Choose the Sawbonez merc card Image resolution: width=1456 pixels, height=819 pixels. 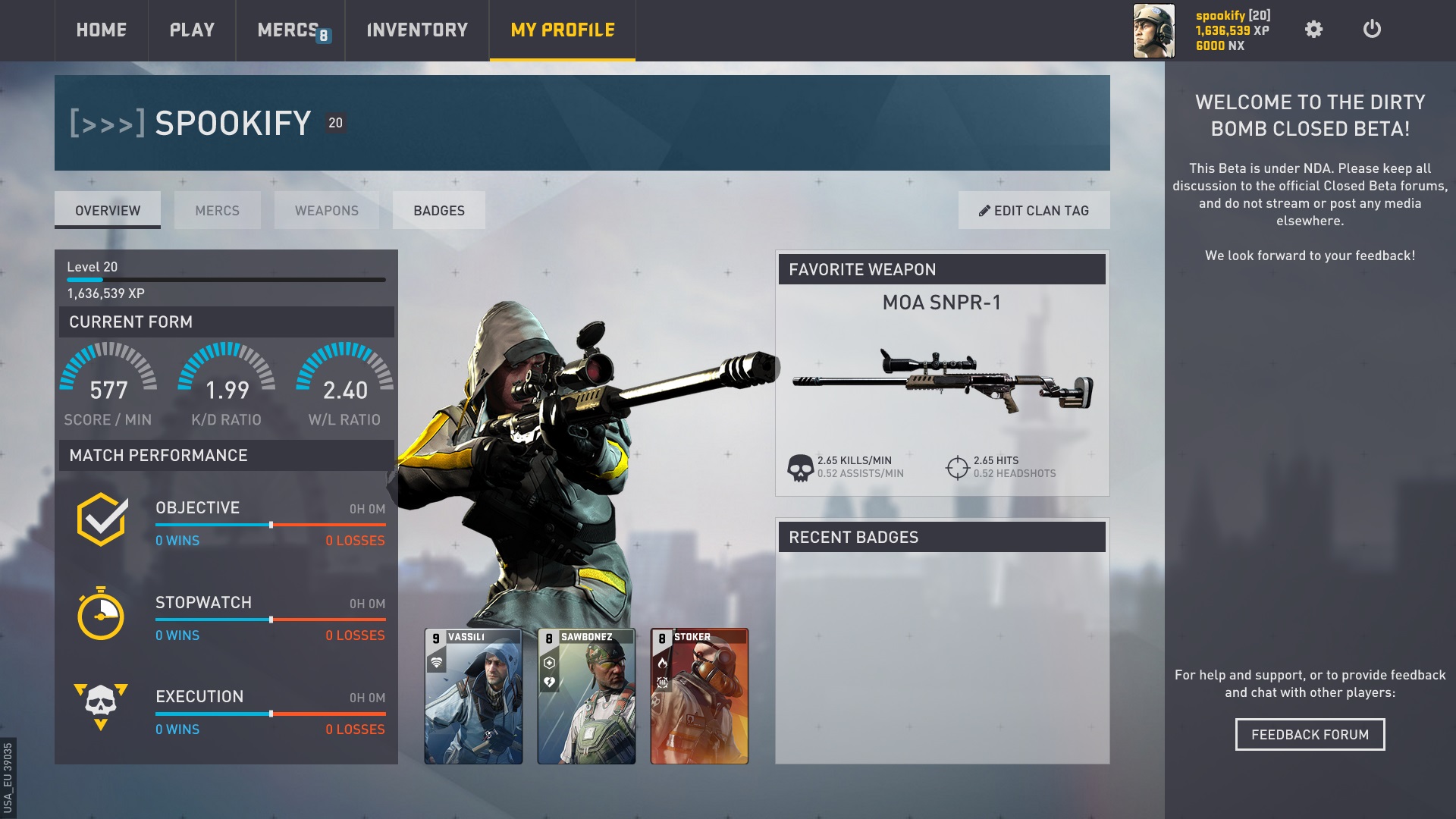(586, 695)
